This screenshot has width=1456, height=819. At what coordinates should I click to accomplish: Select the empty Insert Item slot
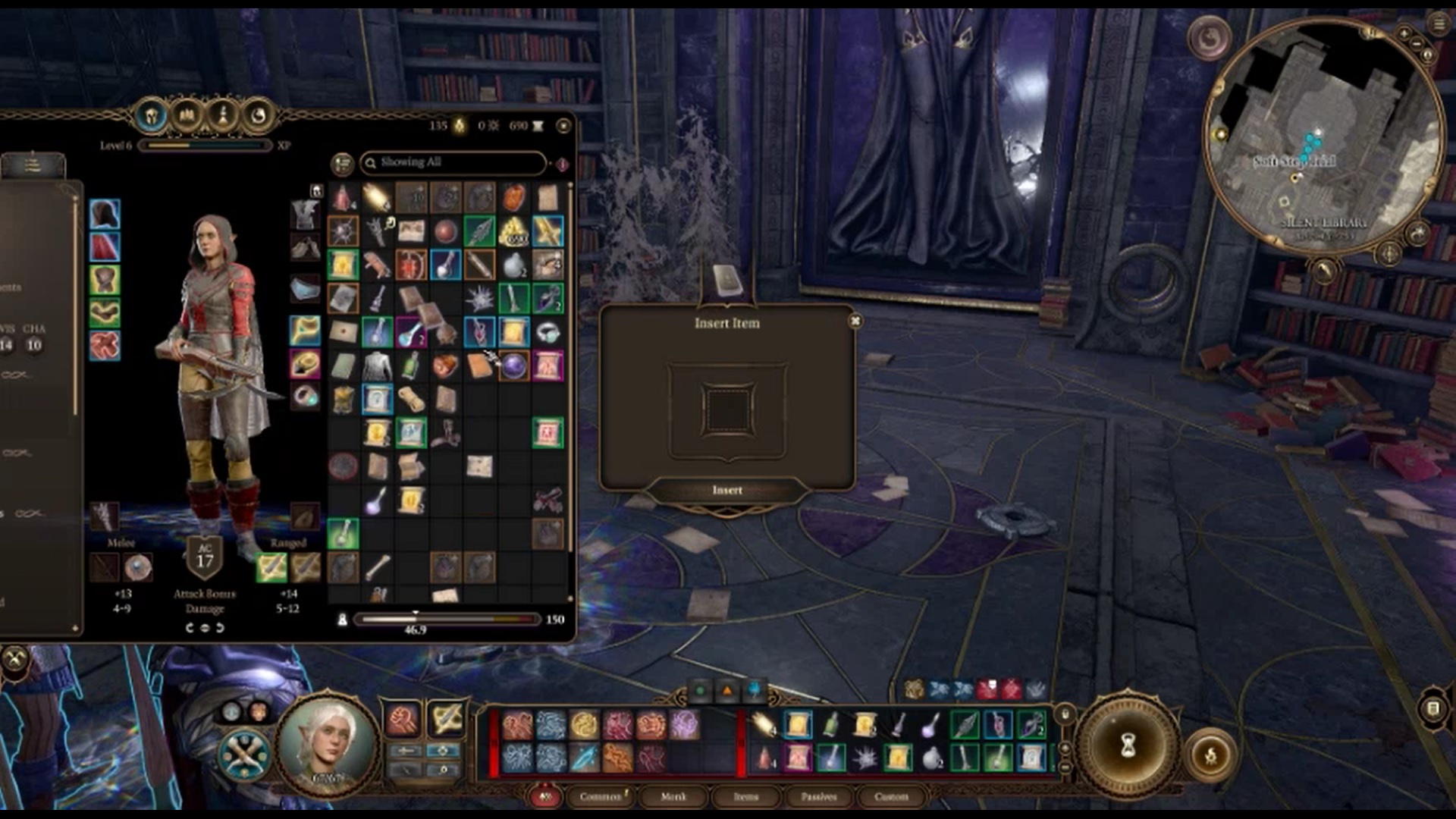coord(726,409)
